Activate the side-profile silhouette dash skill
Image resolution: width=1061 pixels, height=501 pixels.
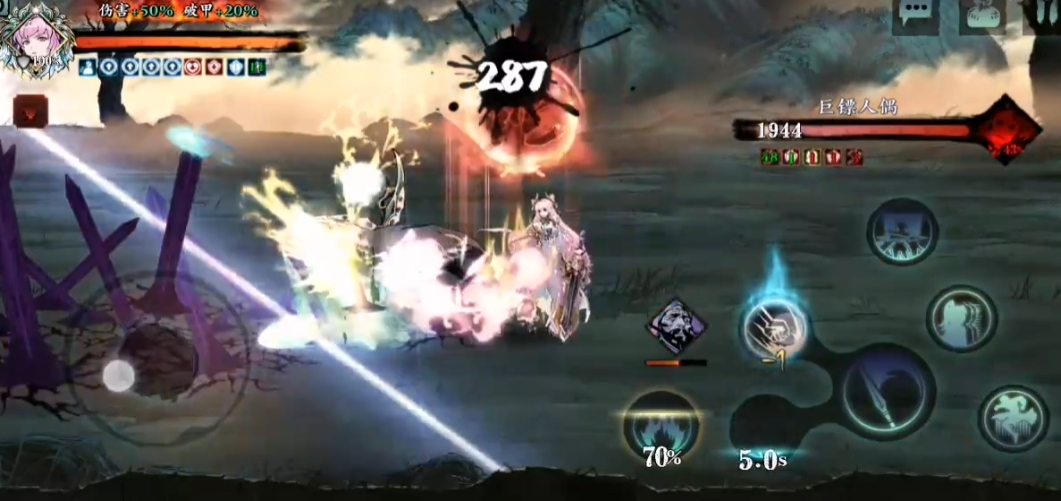(961, 319)
